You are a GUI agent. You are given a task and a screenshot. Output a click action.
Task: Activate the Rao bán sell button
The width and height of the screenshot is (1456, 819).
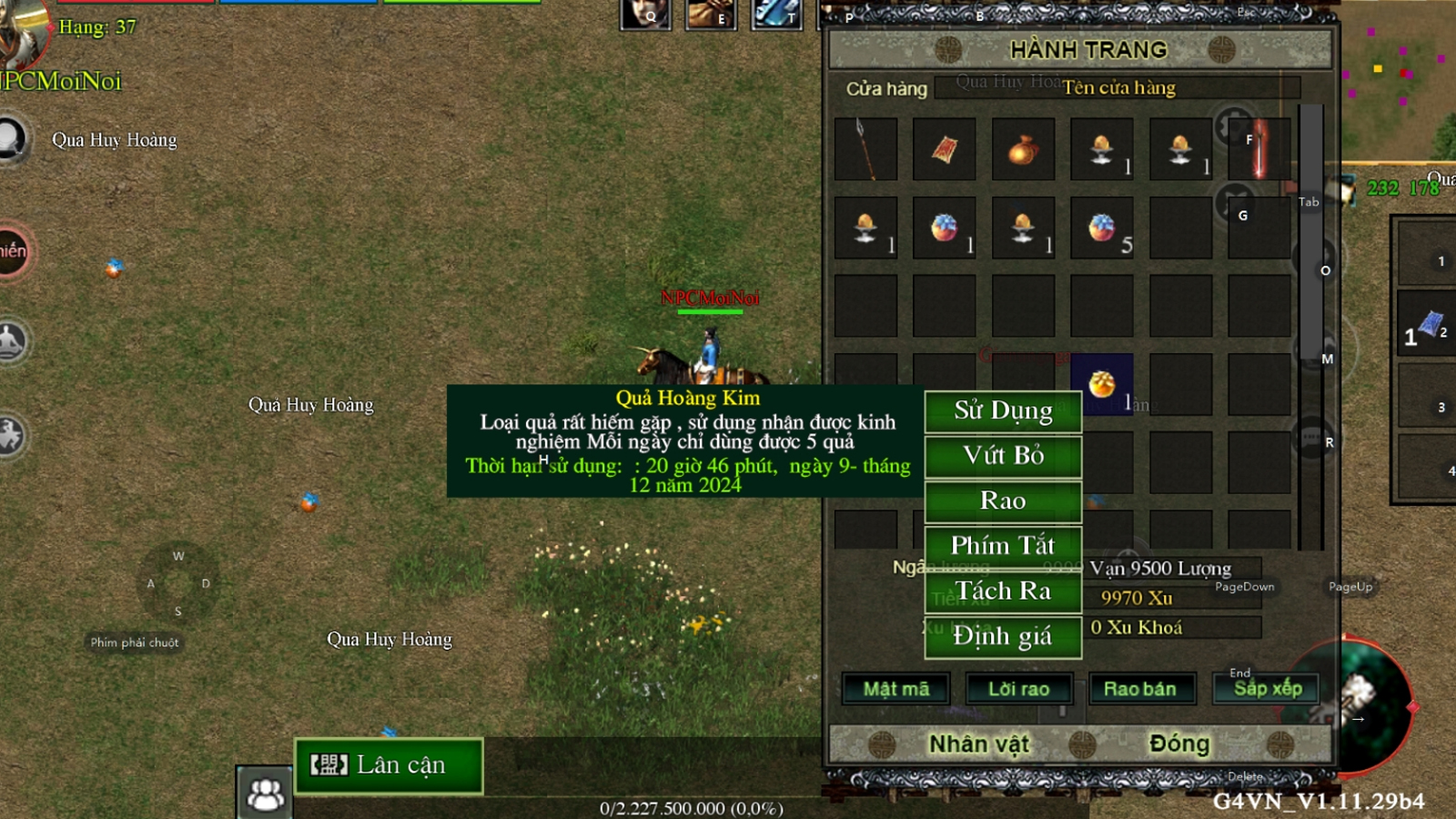[x=1139, y=689]
